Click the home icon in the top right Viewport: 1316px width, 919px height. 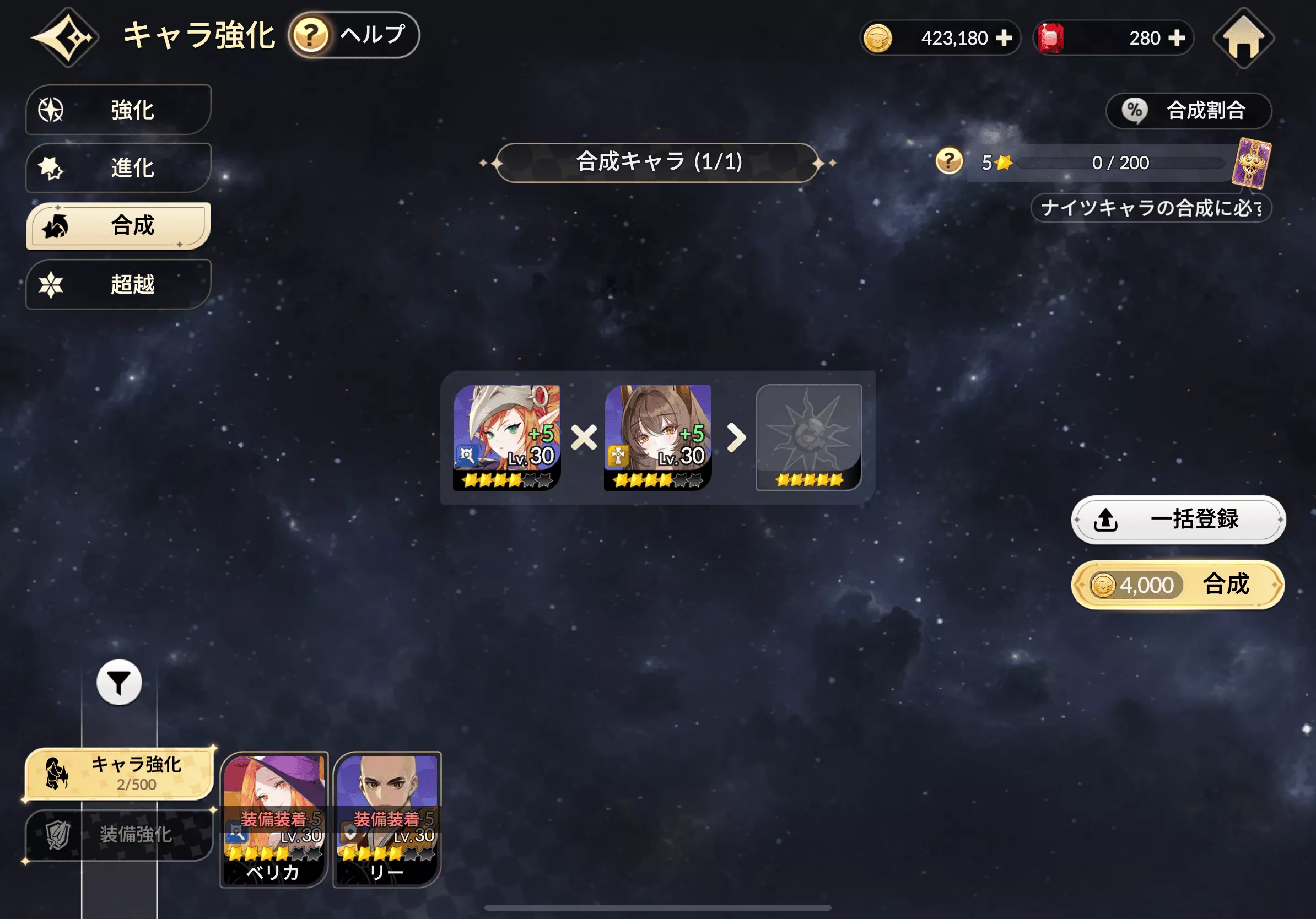click(x=1243, y=38)
